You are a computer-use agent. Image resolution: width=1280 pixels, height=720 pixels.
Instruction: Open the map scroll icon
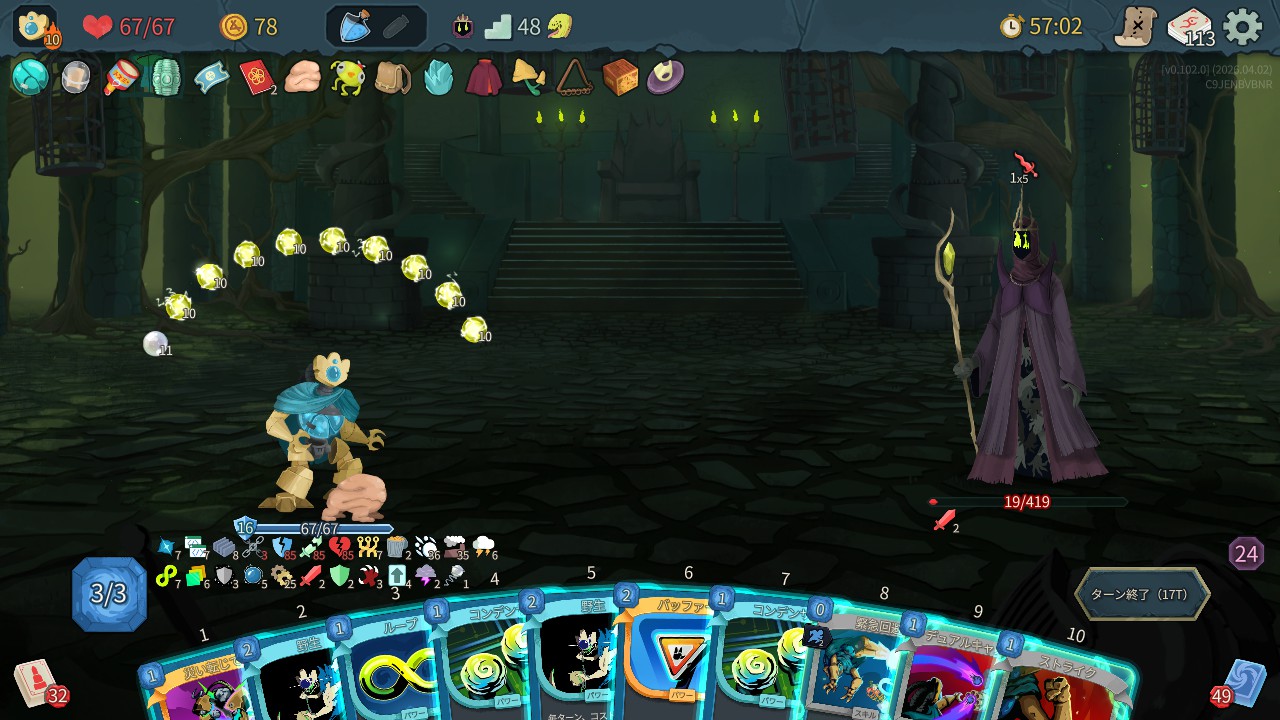[x=1137, y=26]
